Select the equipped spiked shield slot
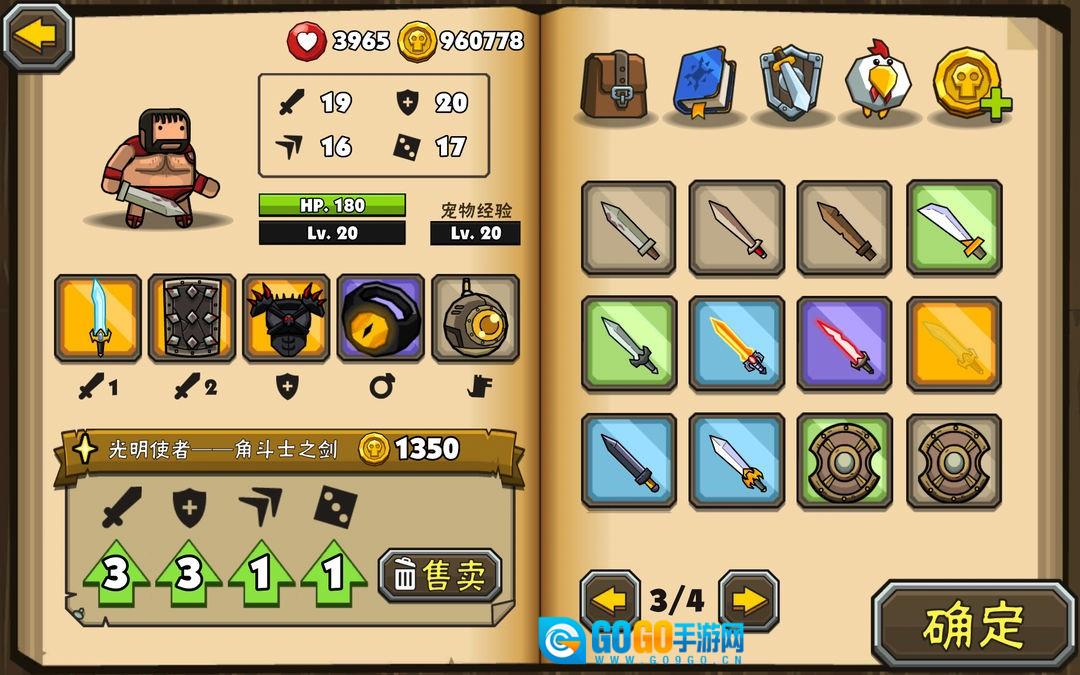This screenshot has height=675, width=1080. (x=192, y=318)
